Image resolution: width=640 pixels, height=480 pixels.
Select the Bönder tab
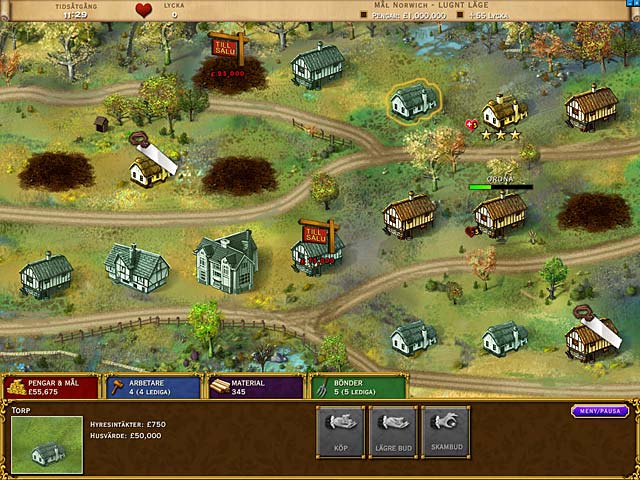[358, 387]
